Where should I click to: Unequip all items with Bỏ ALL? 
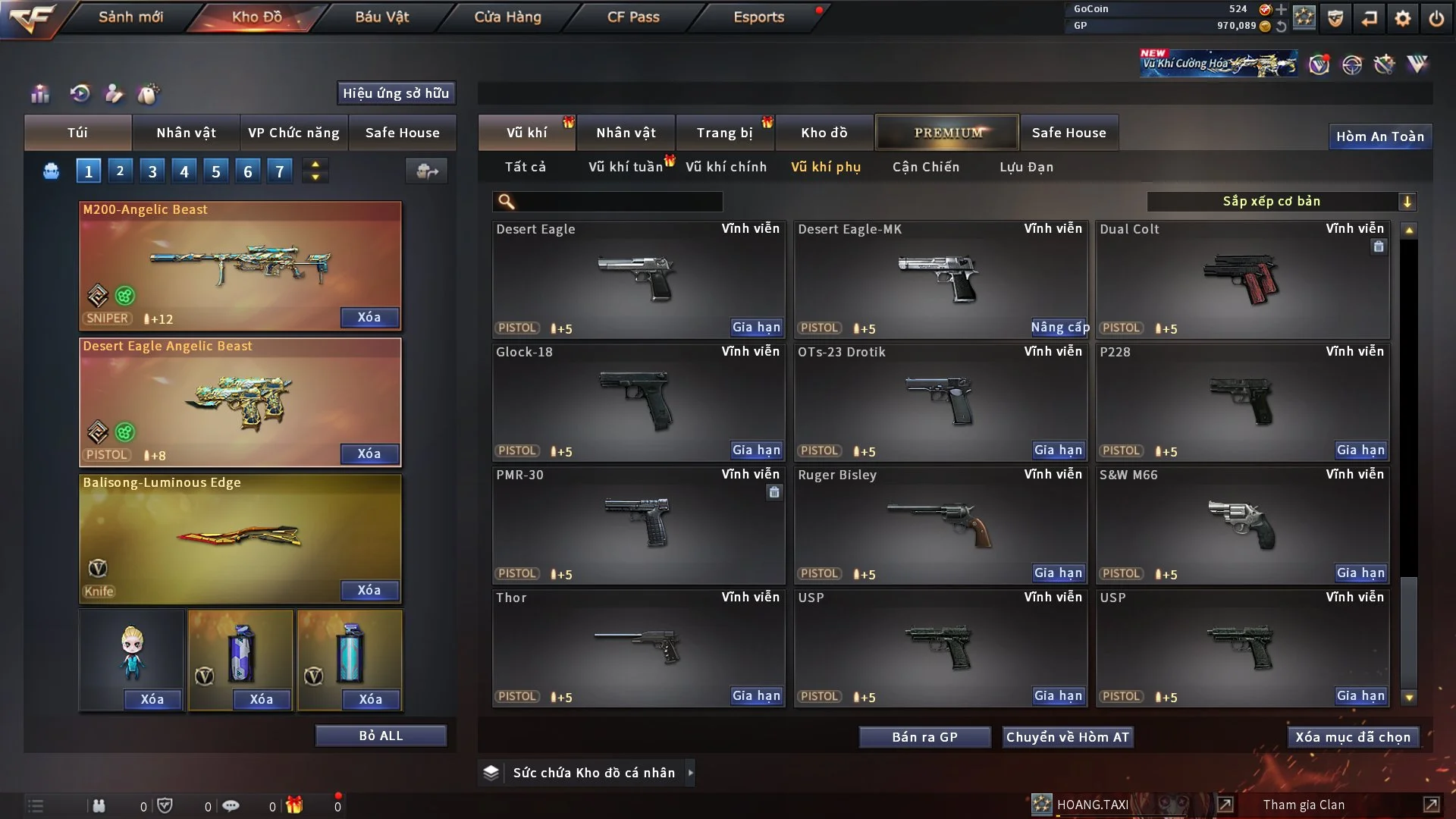pyautogui.click(x=381, y=736)
